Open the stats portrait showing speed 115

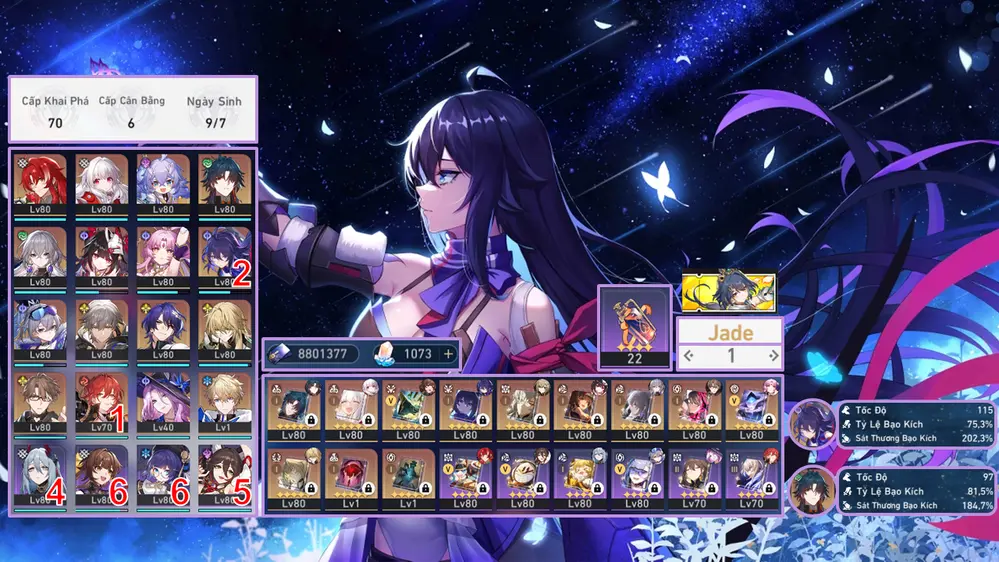(812, 424)
